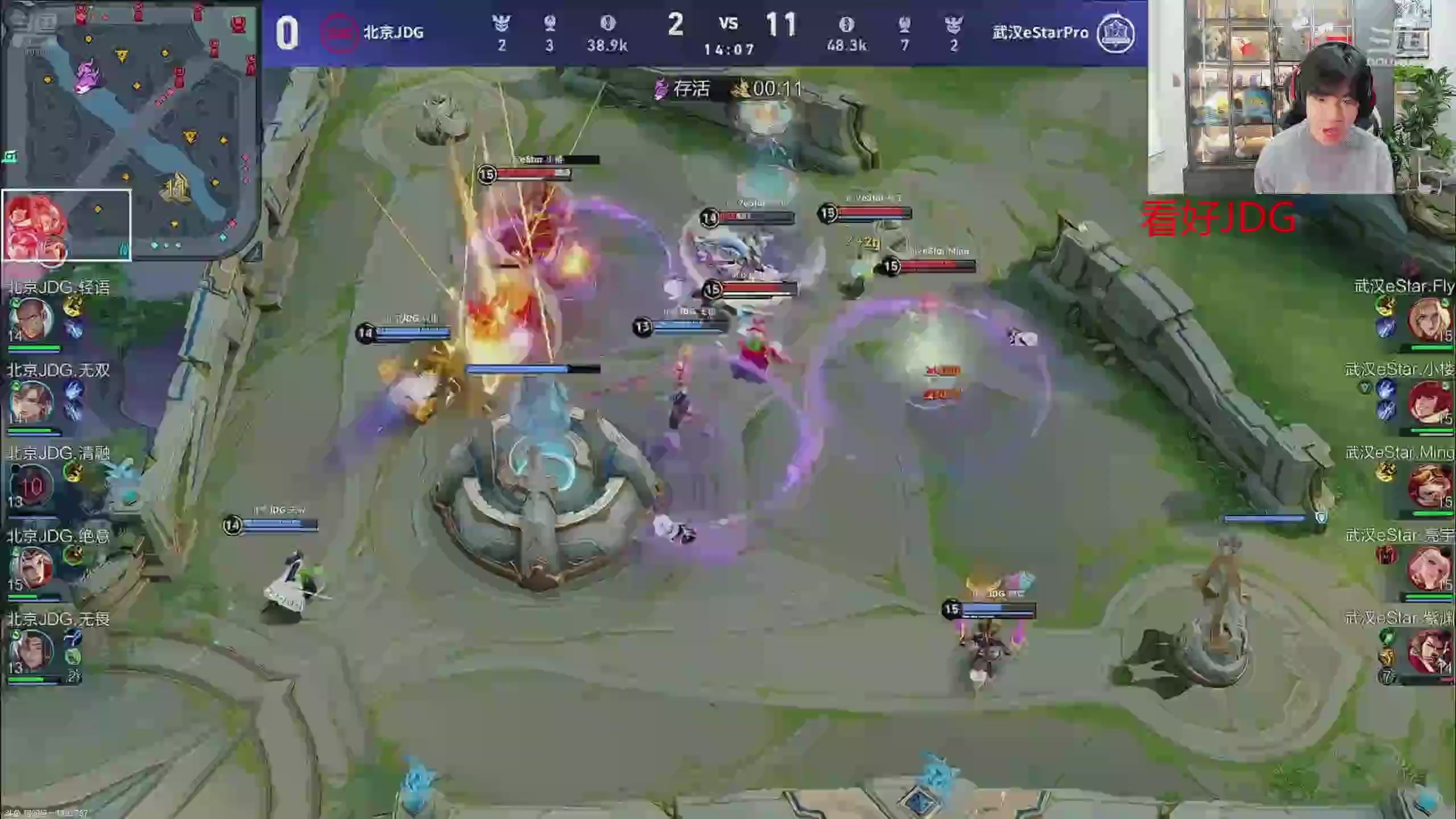Select 北京JDG.绝息 player portrait
Image resolution: width=1456 pixels, height=819 pixels.
[x=32, y=568]
